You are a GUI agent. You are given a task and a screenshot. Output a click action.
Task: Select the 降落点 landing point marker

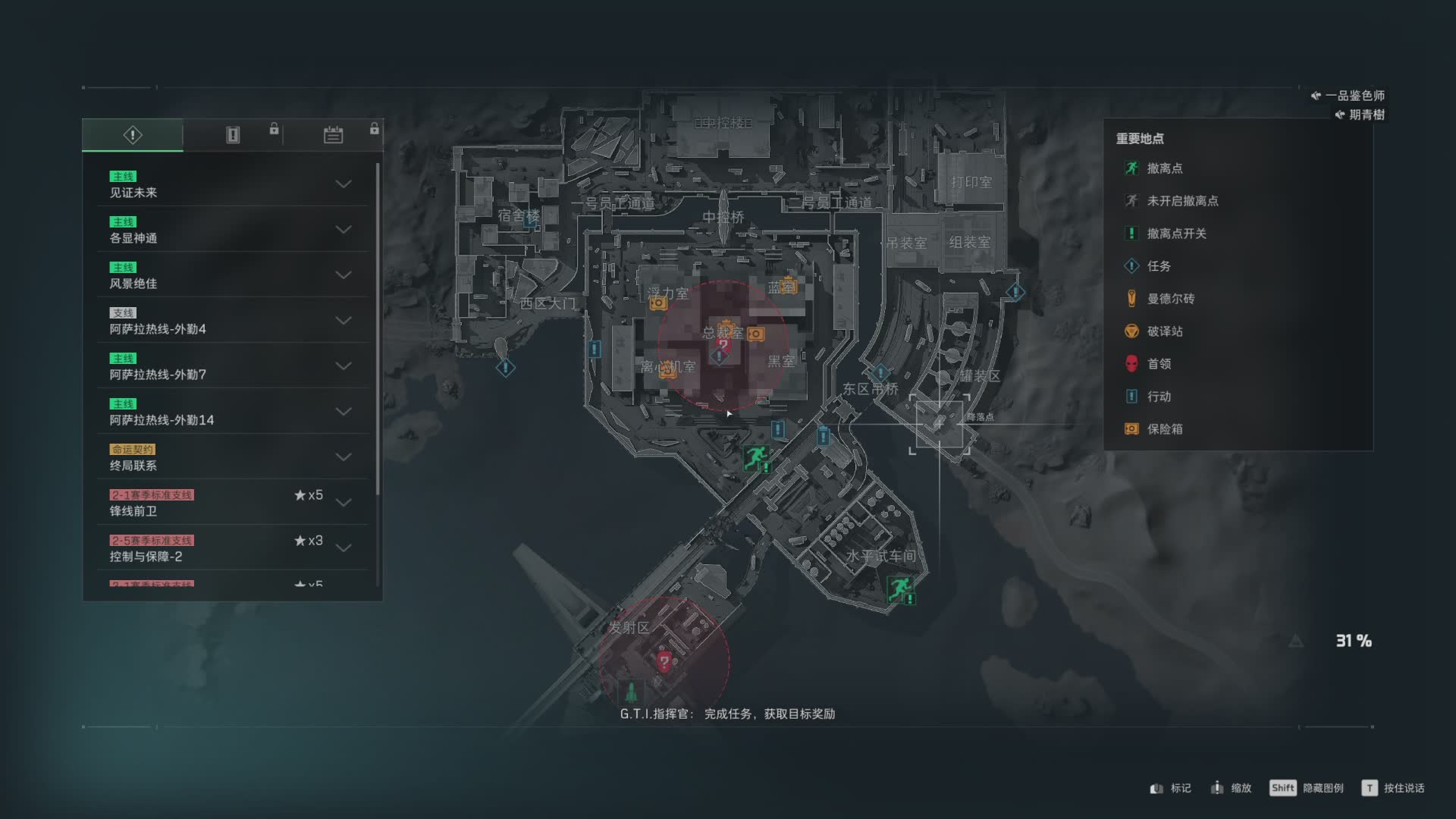[939, 424]
